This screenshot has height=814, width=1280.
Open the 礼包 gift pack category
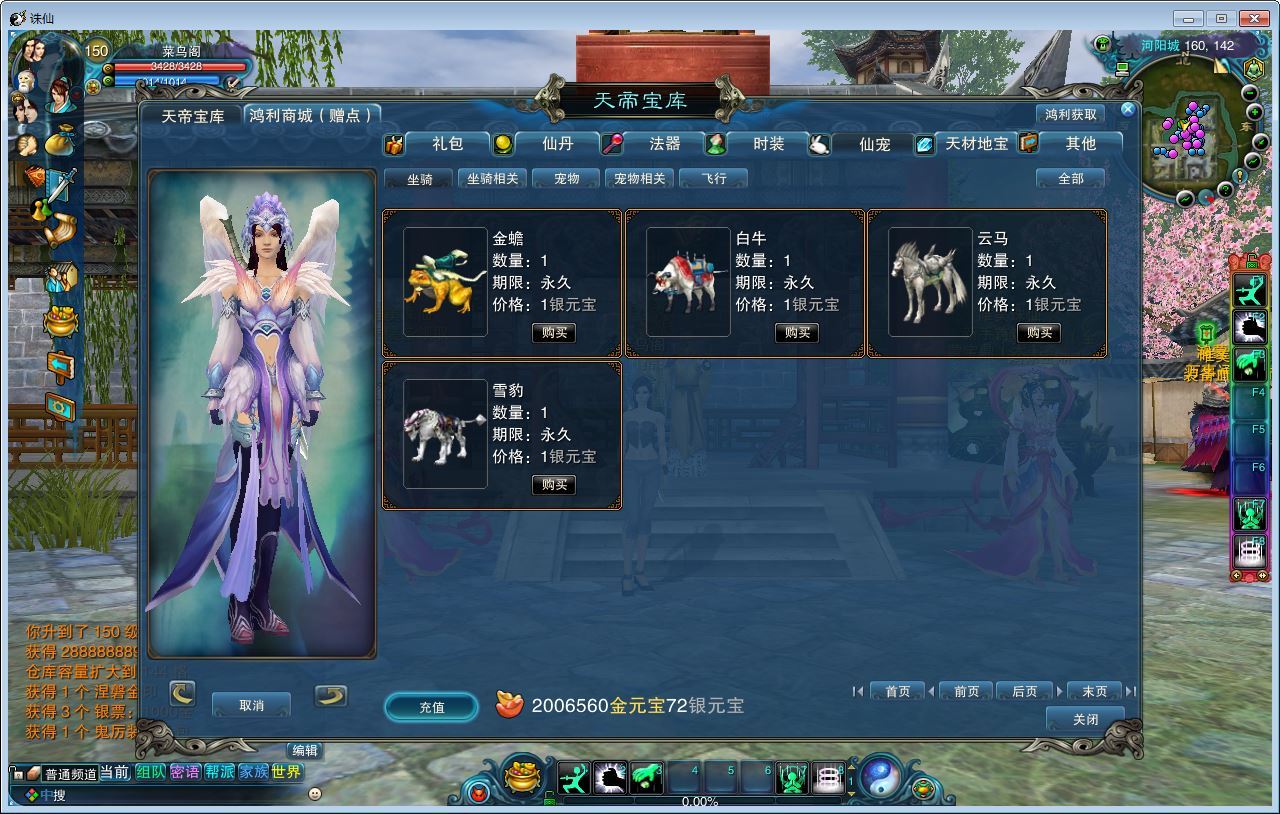[447, 144]
